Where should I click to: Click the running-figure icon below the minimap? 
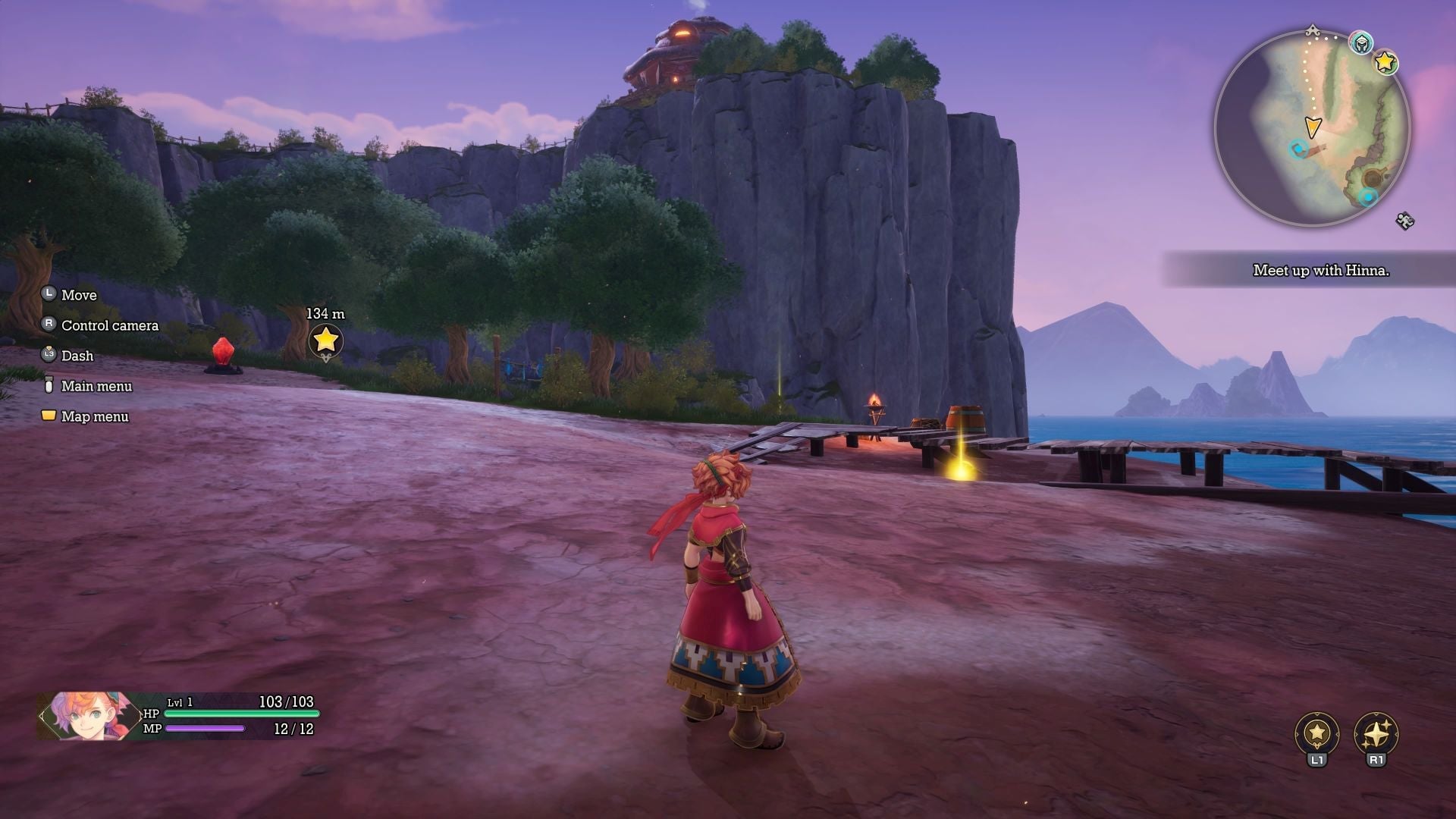[x=1404, y=220]
